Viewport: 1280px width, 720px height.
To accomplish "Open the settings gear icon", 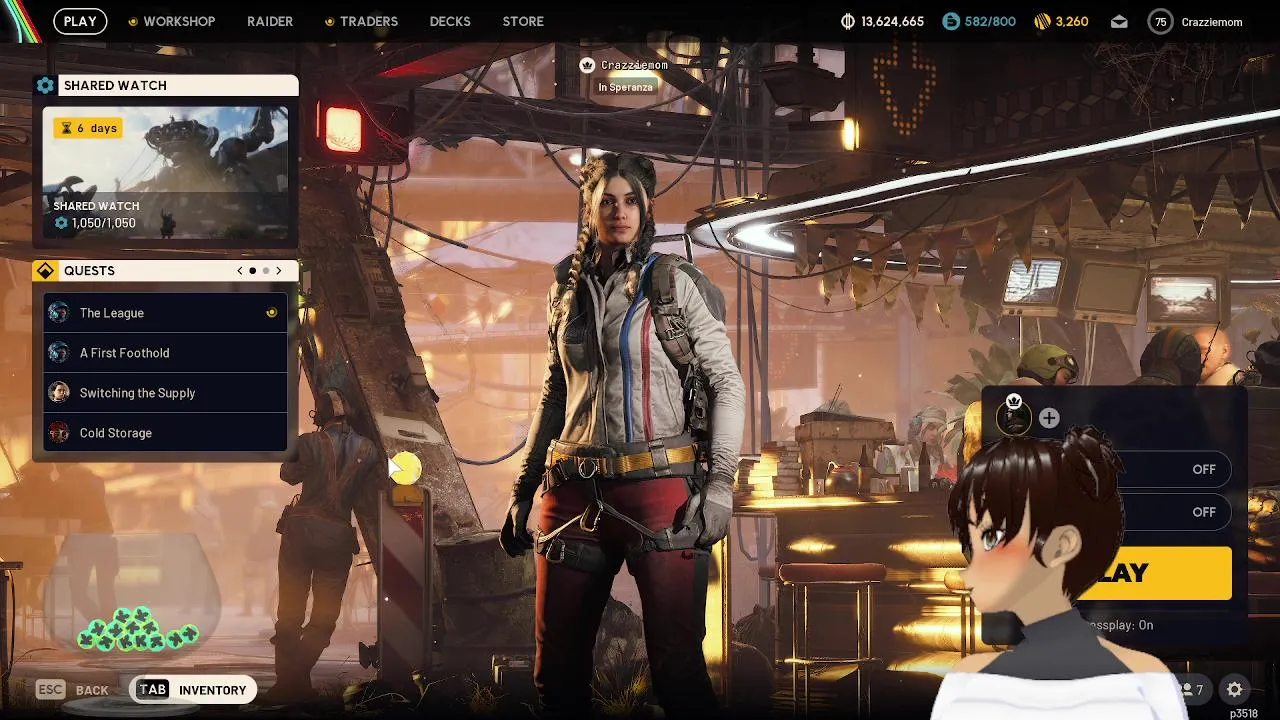I will point(1235,689).
